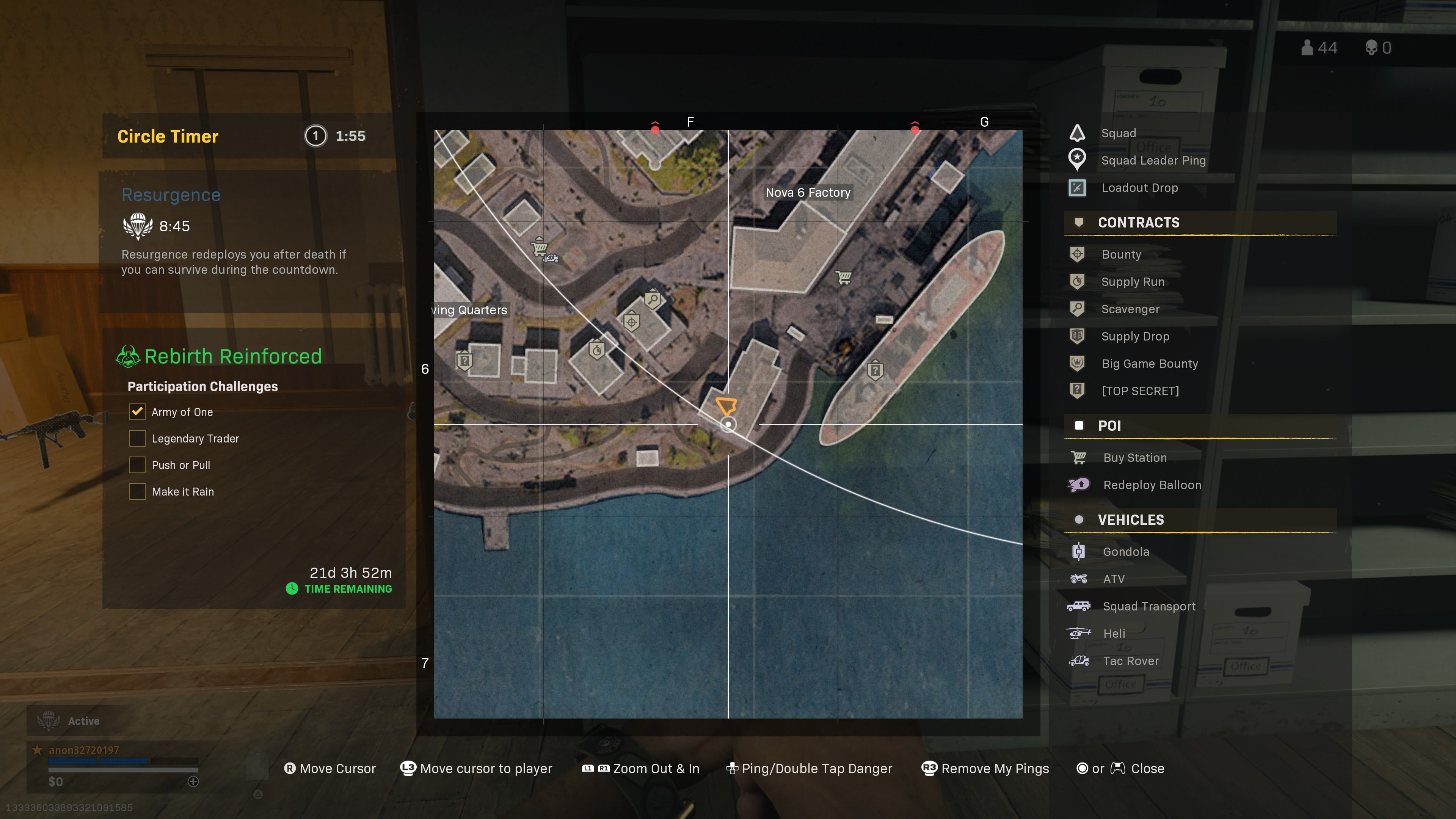1456x819 pixels.
Task: Select the Scavenger contract icon
Action: tap(1077, 309)
